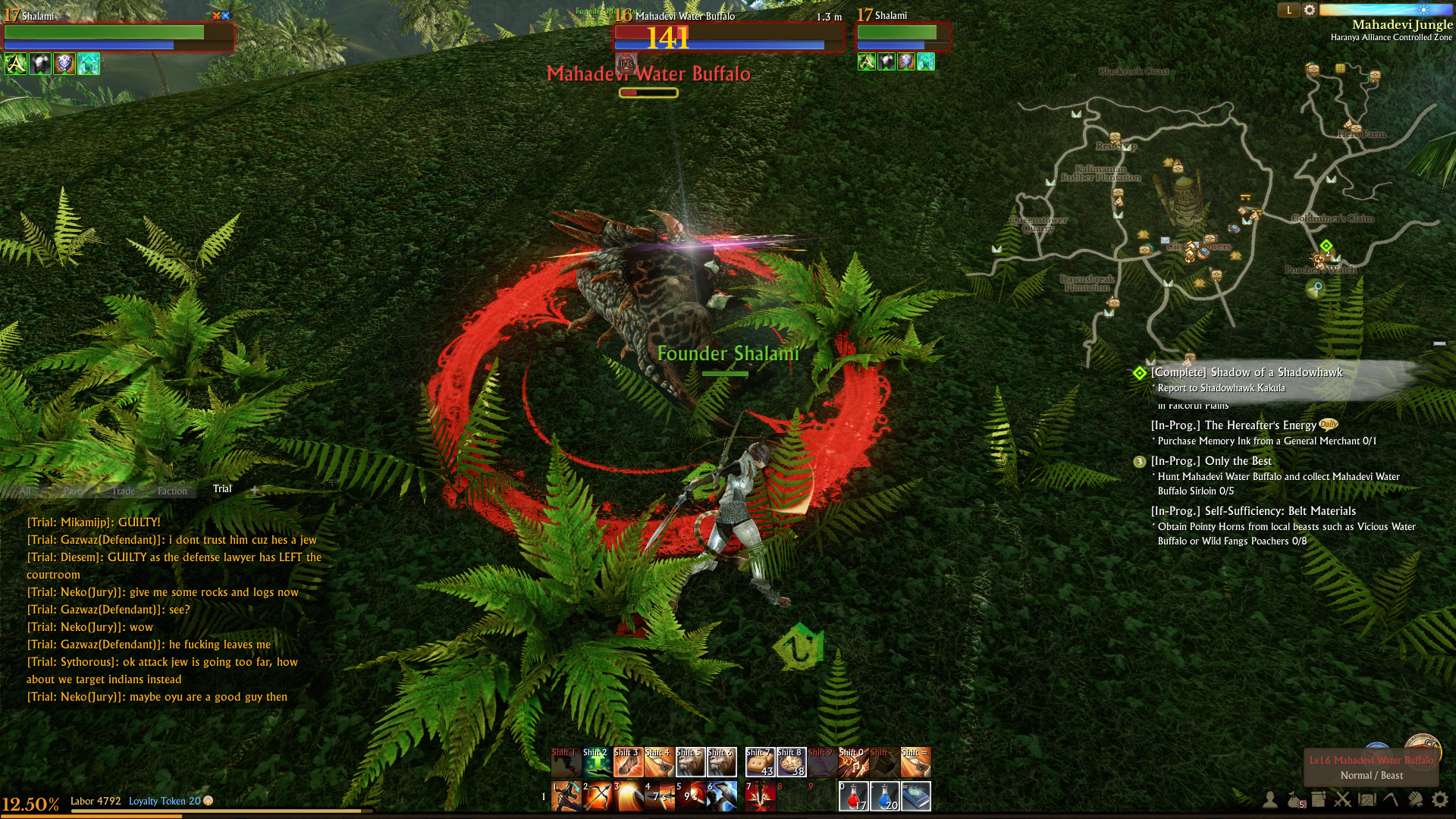Screen dimensions: 1456x819
Task: Activate the green upward arrow skill
Action: pyautogui.click(x=598, y=762)
